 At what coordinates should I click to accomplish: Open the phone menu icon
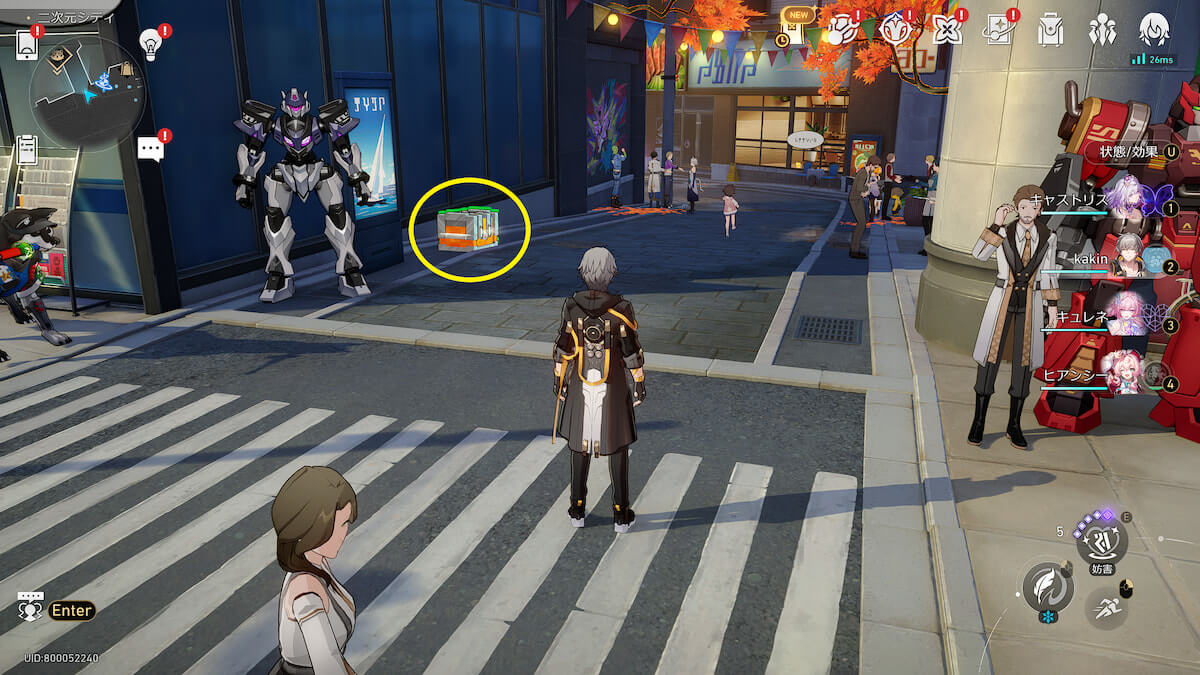(x=27, y=44)
